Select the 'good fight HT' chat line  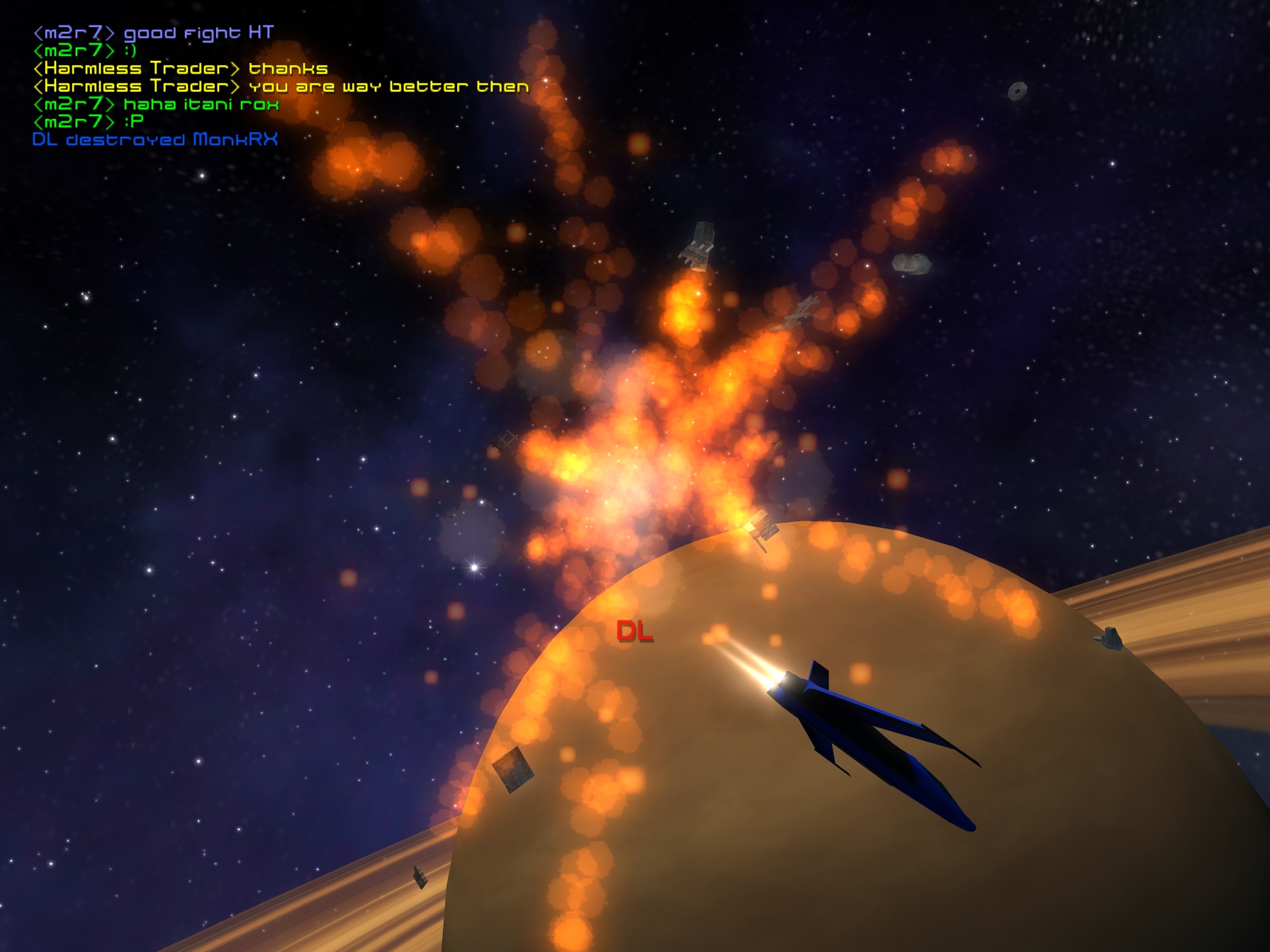coord(153,33)
